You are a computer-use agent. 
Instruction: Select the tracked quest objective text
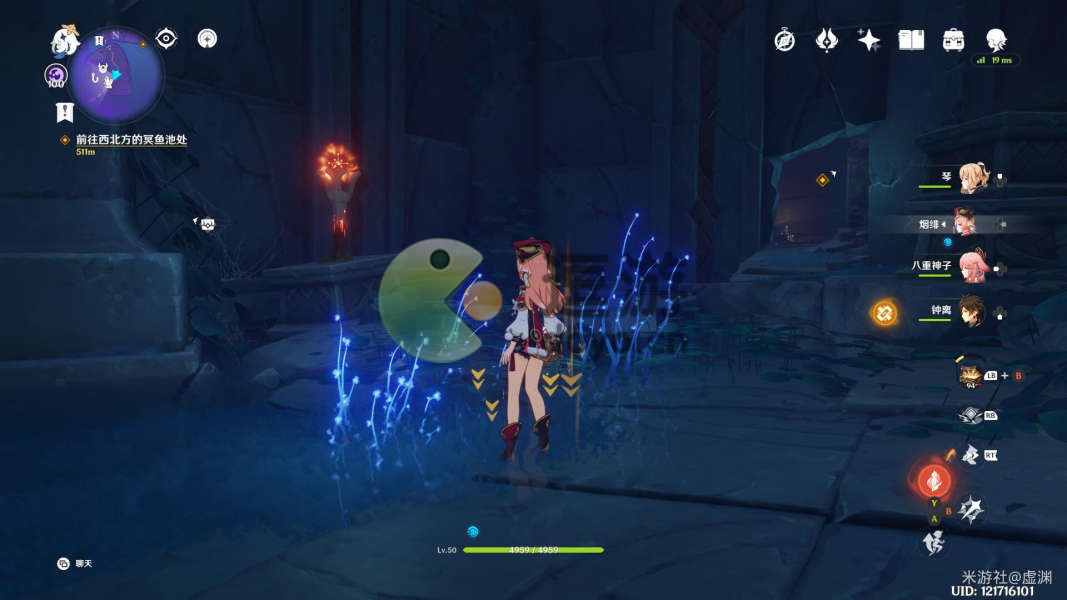coord(131,140)
